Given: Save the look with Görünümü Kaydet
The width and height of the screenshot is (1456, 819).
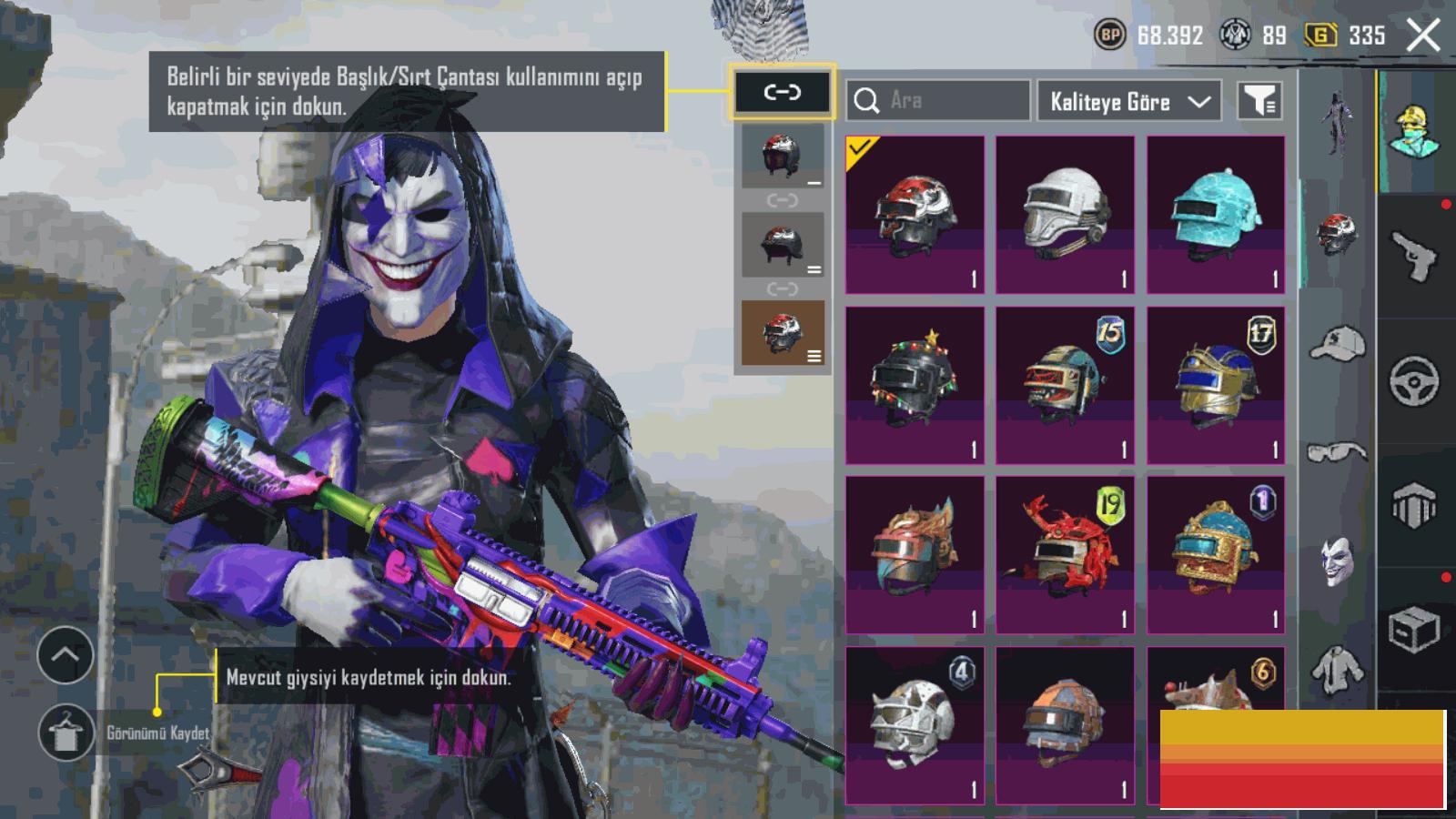Looking at the screenshot, I should (x=66, y=733).
